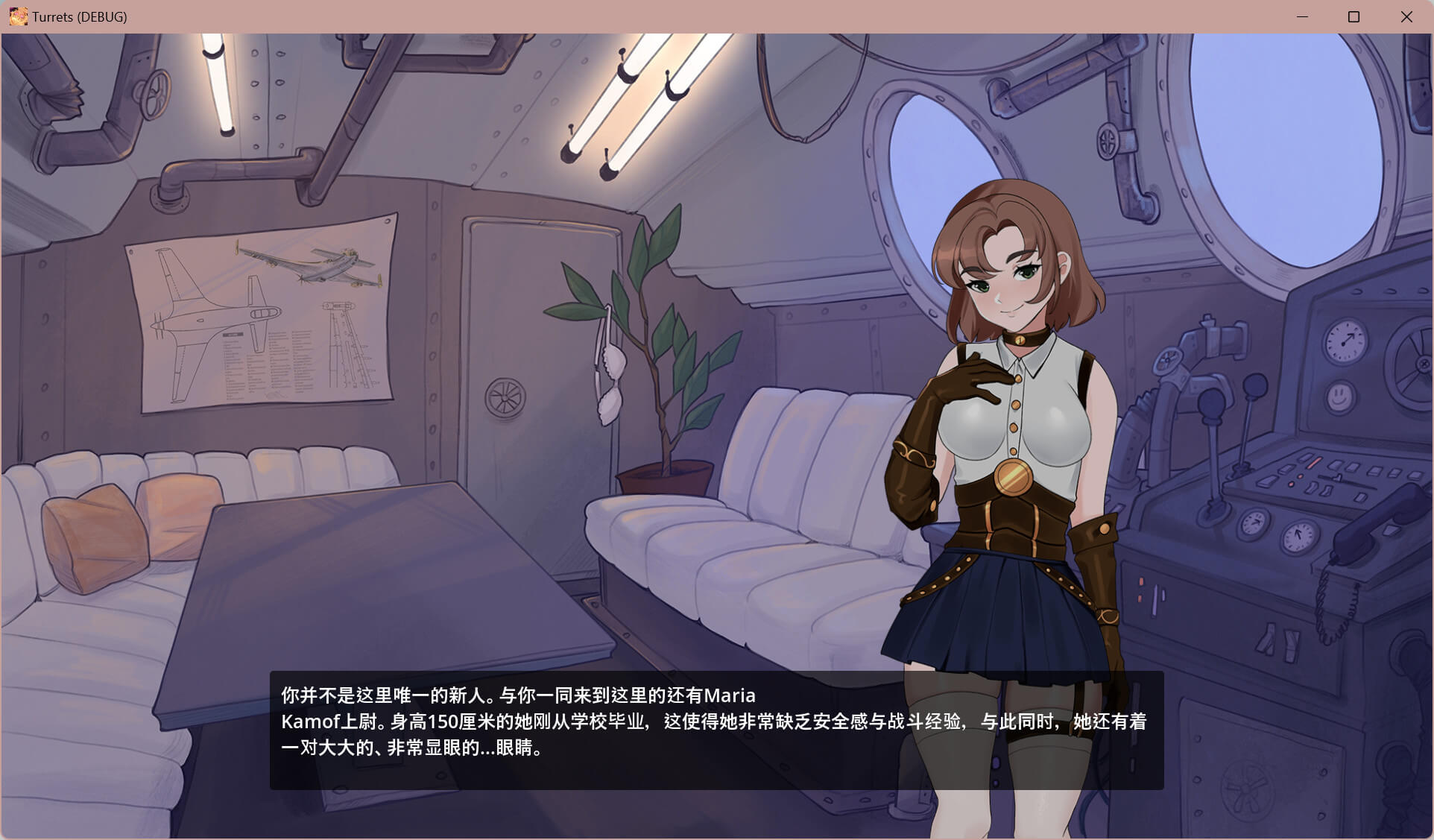This screenshot has height=840, width=1434.
Task: Close the Turrets game window
Action: (1406, 16)
